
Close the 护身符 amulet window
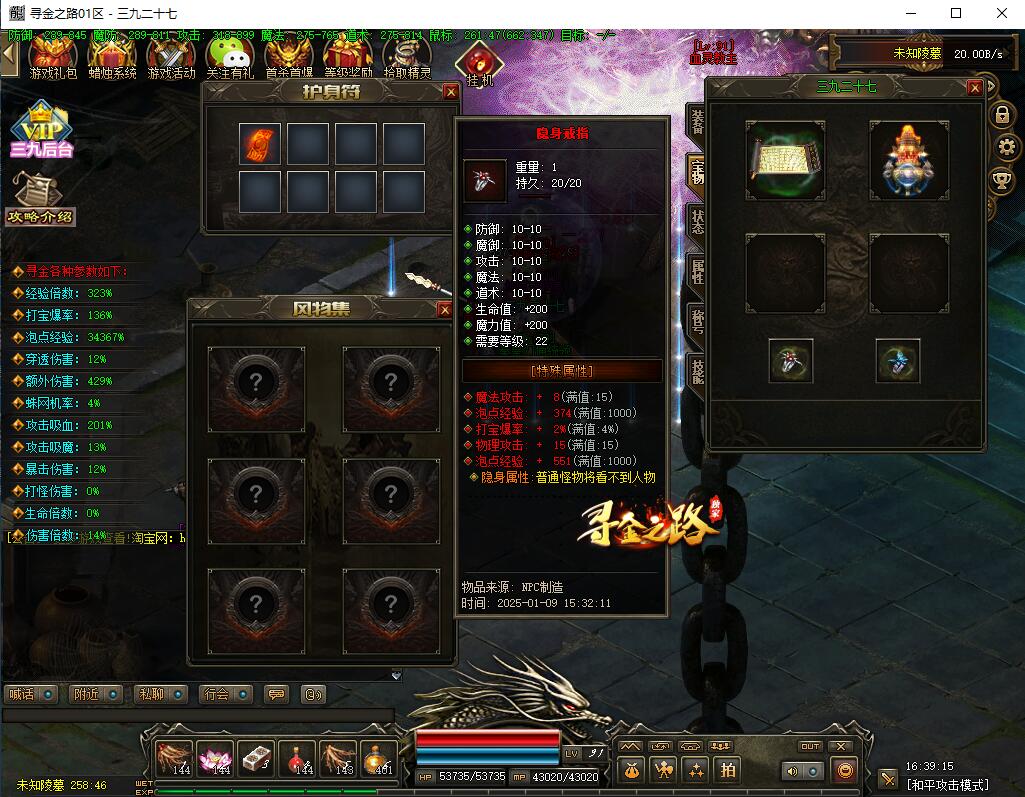click(x=451, y=92)
